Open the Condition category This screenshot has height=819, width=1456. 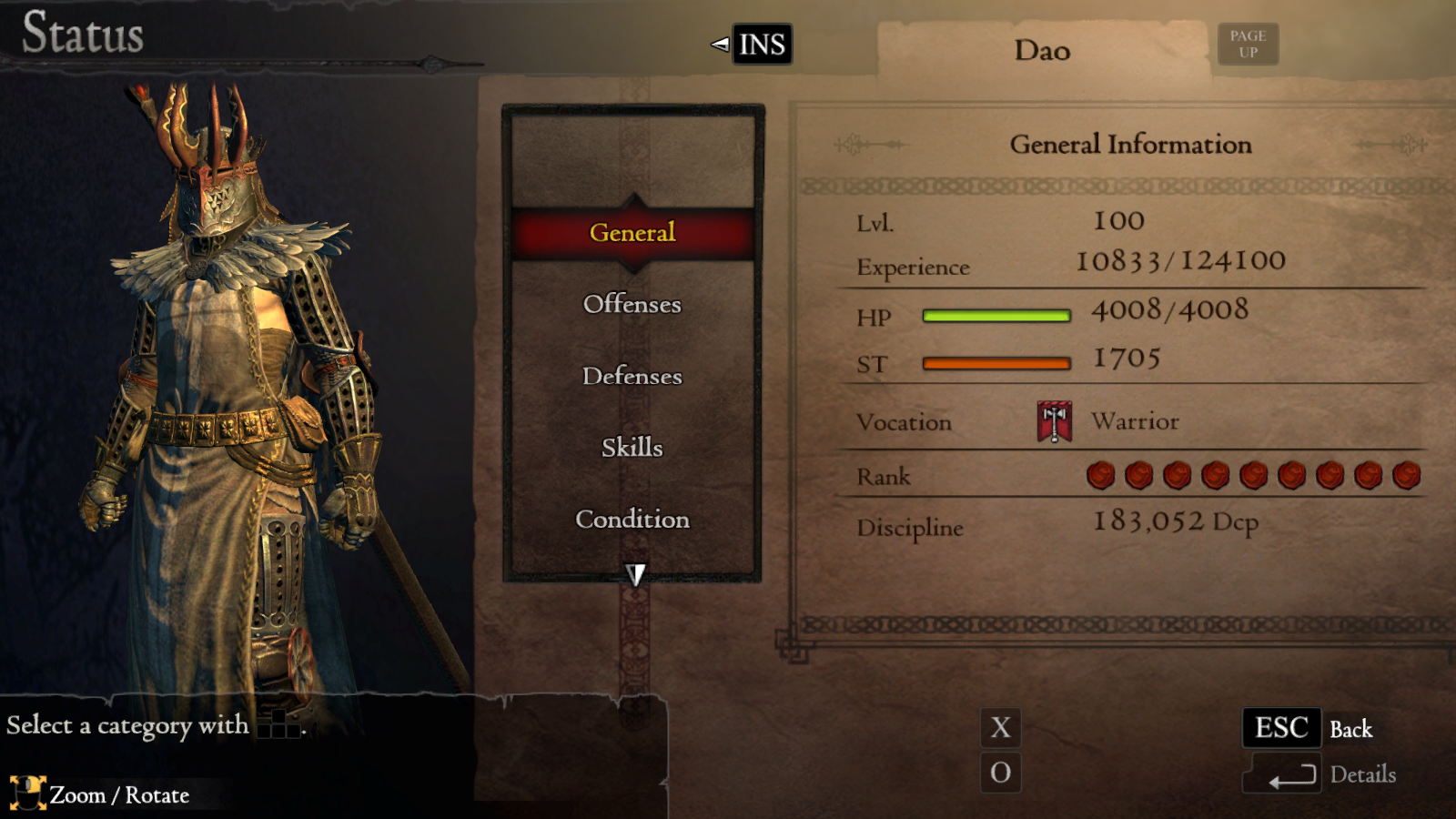(x=632, y=519)
